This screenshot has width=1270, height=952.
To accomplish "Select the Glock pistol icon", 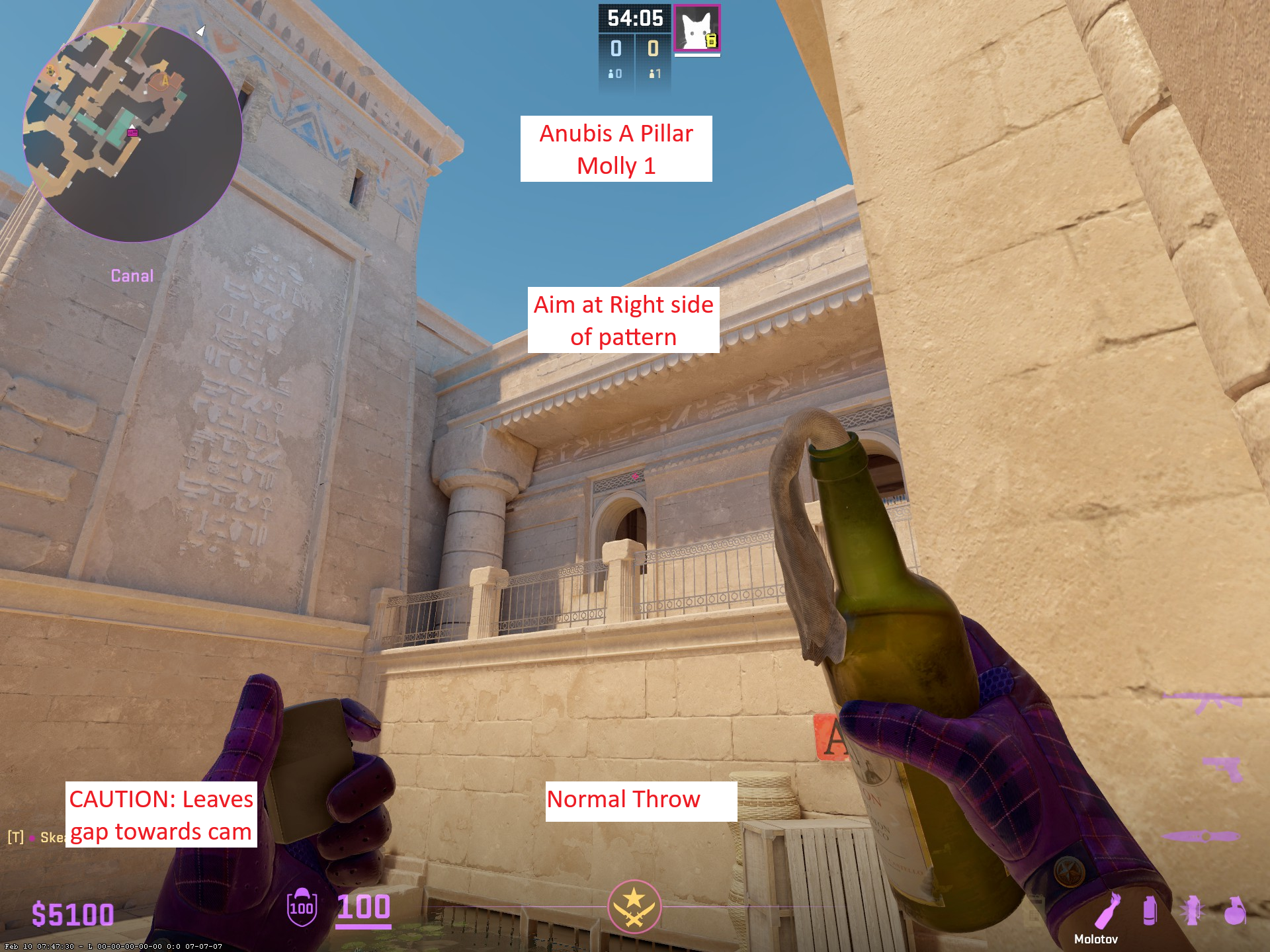I will click(1222, 769).
